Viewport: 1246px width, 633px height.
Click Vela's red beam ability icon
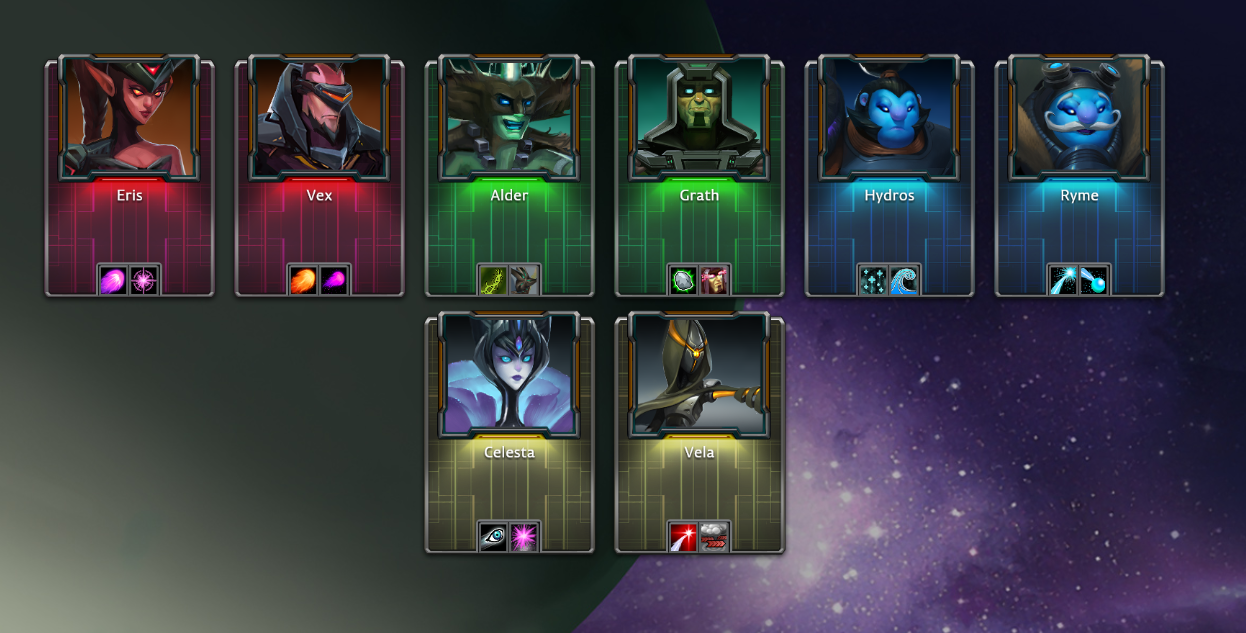click(684, 538)
